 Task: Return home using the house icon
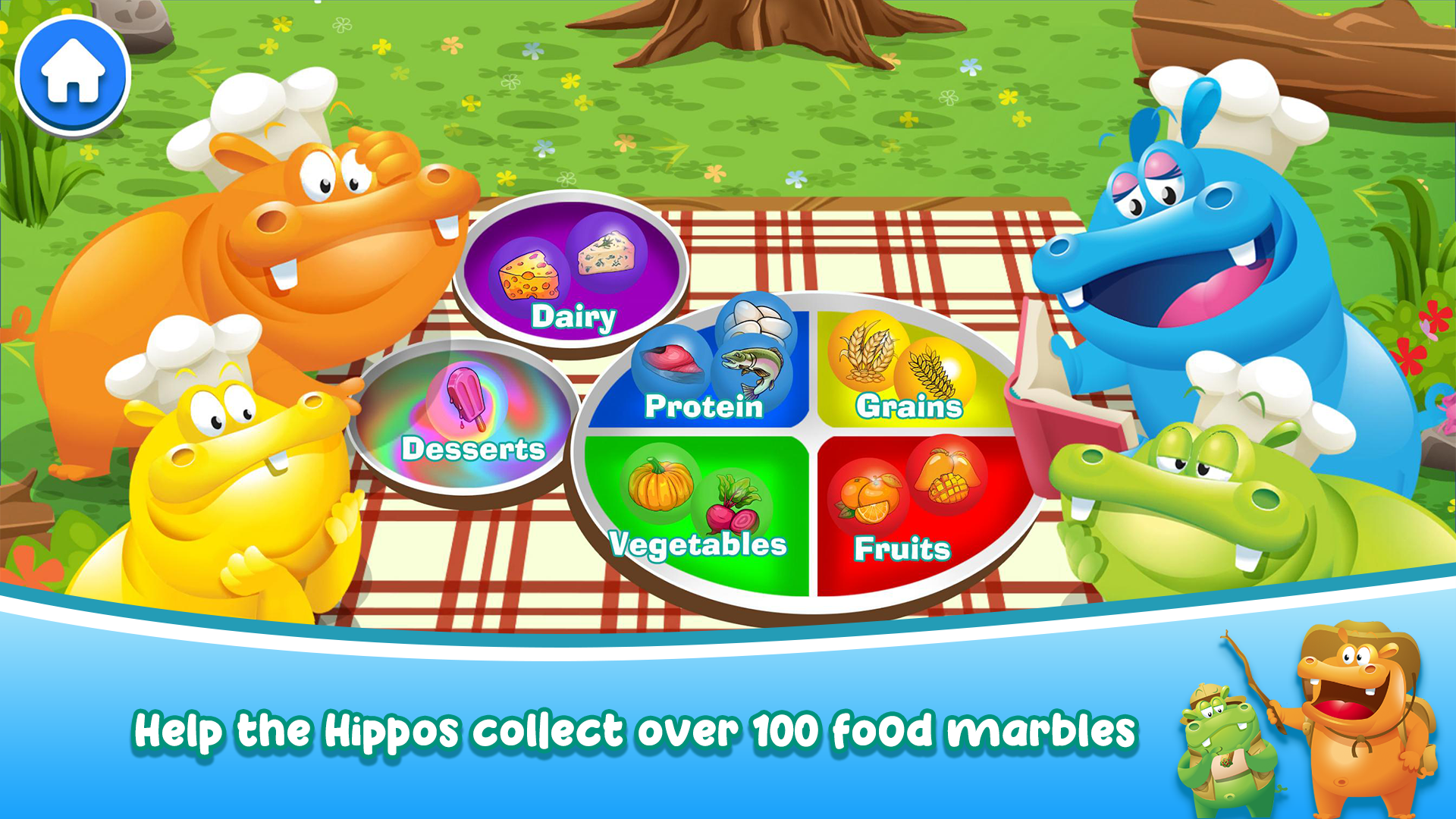pyautogui.click(x=73, y=72)
